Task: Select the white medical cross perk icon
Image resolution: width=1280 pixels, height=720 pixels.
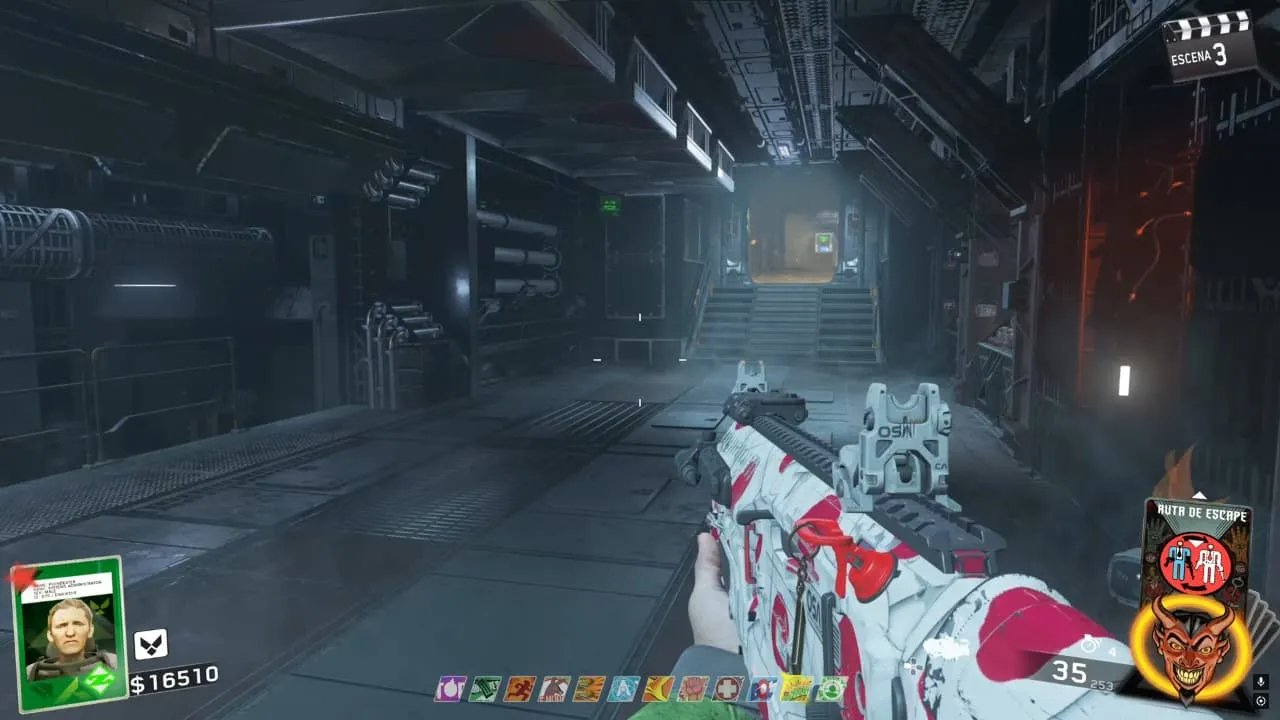Action: 729,688
